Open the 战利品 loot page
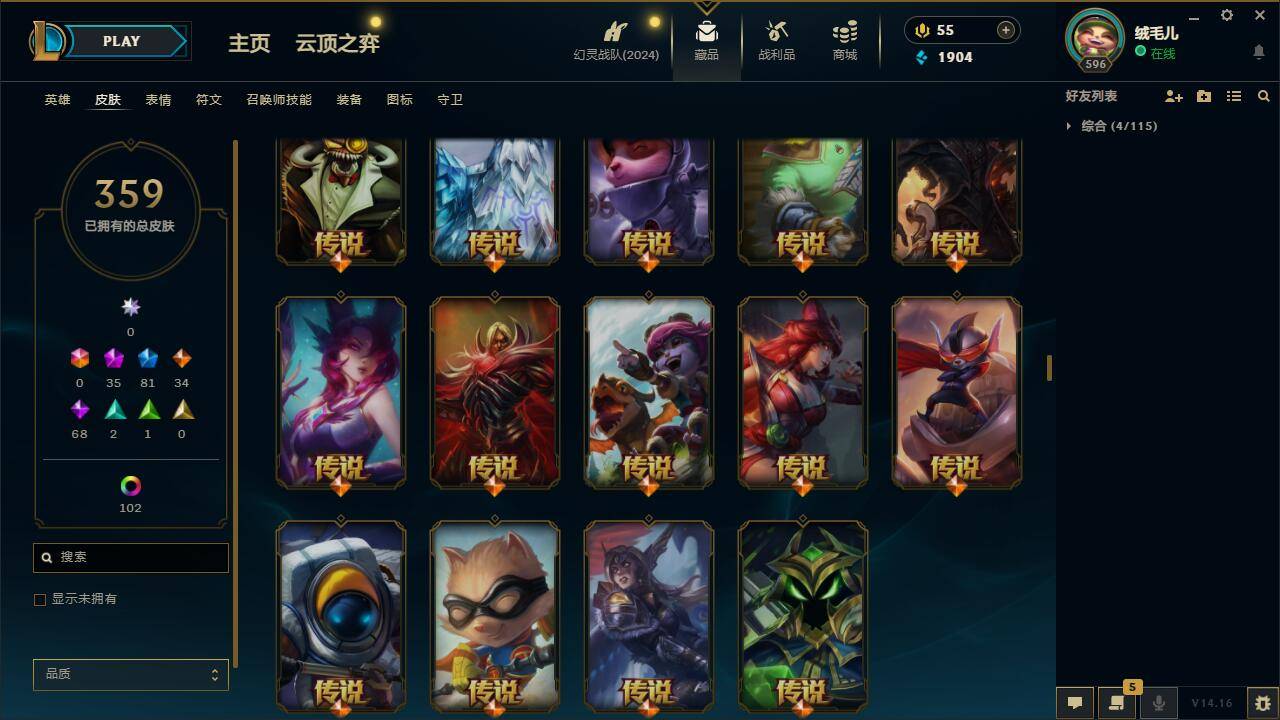The image size is (1280, 720). (x=776, y=40)
